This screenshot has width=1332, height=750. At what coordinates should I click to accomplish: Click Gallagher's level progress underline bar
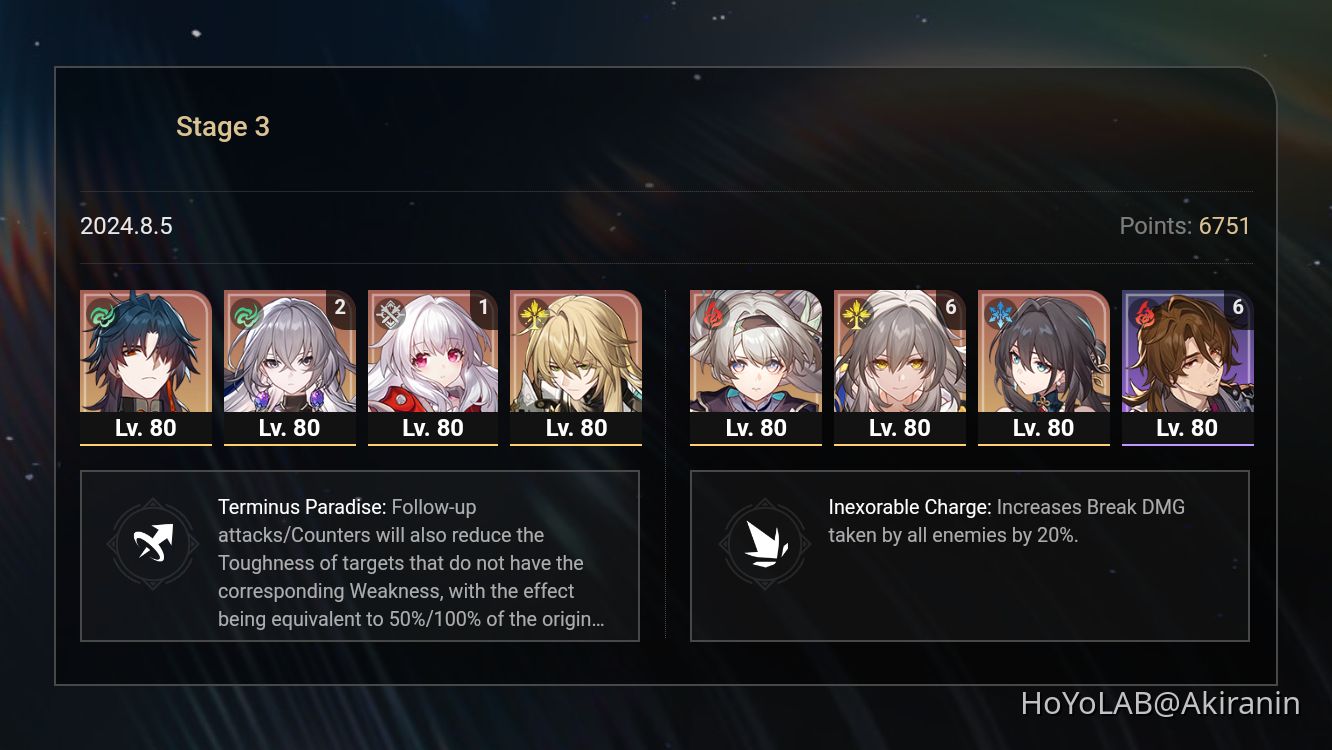tap(1188, 444)
